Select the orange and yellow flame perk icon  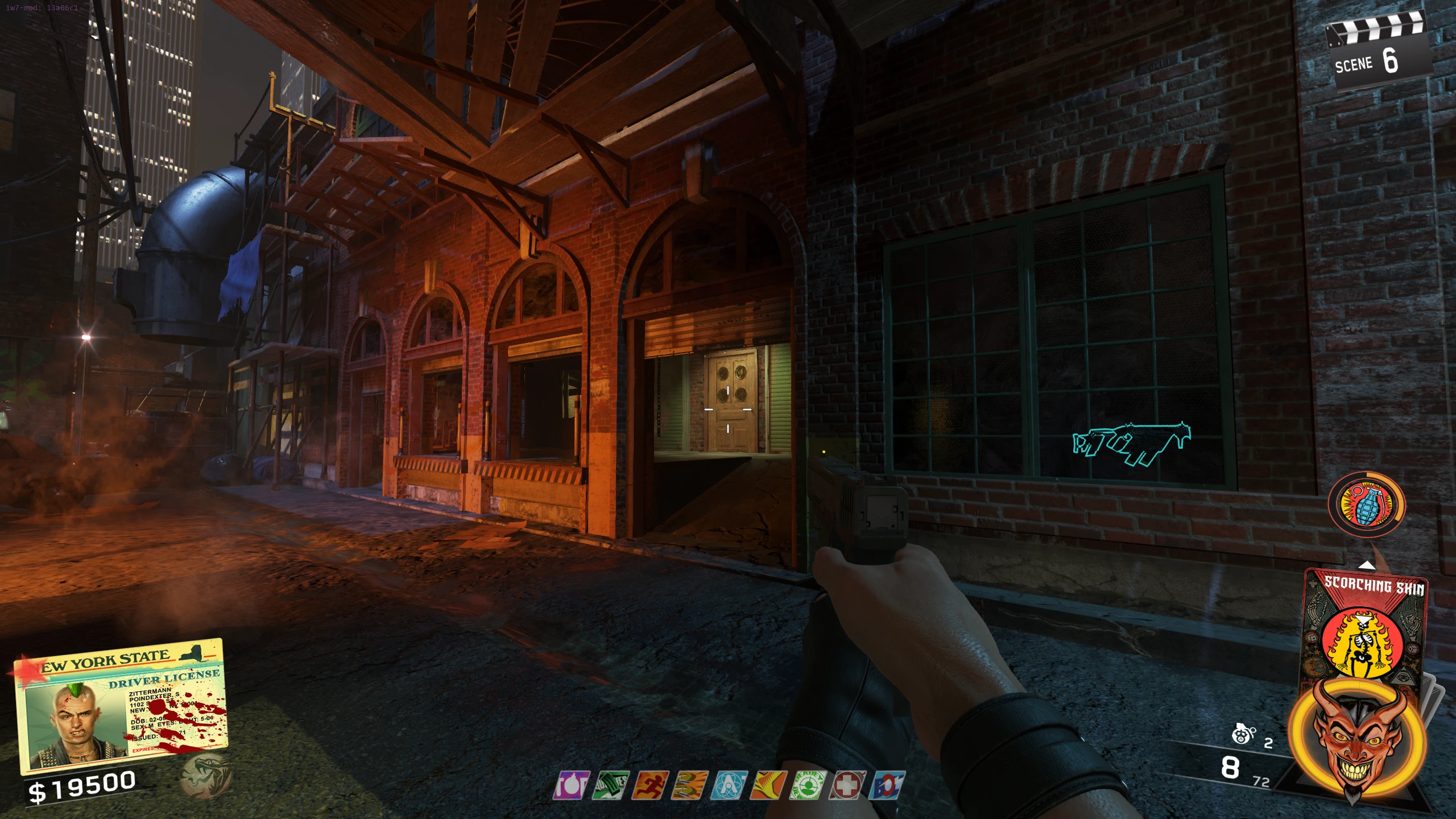[x=768, y=785]
